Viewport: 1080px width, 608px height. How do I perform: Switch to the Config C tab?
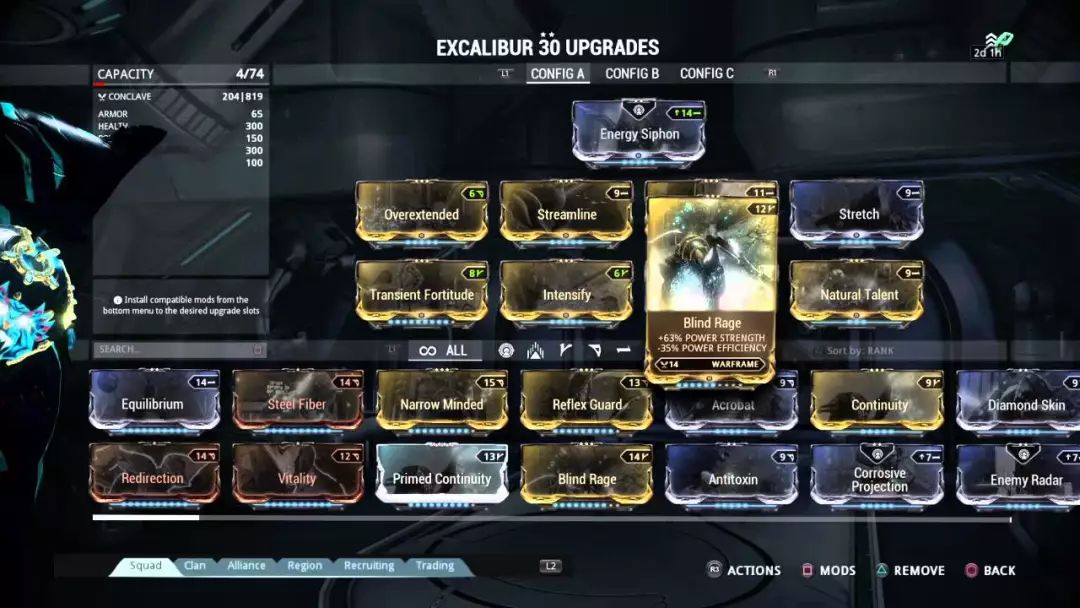tap(706, 74)
